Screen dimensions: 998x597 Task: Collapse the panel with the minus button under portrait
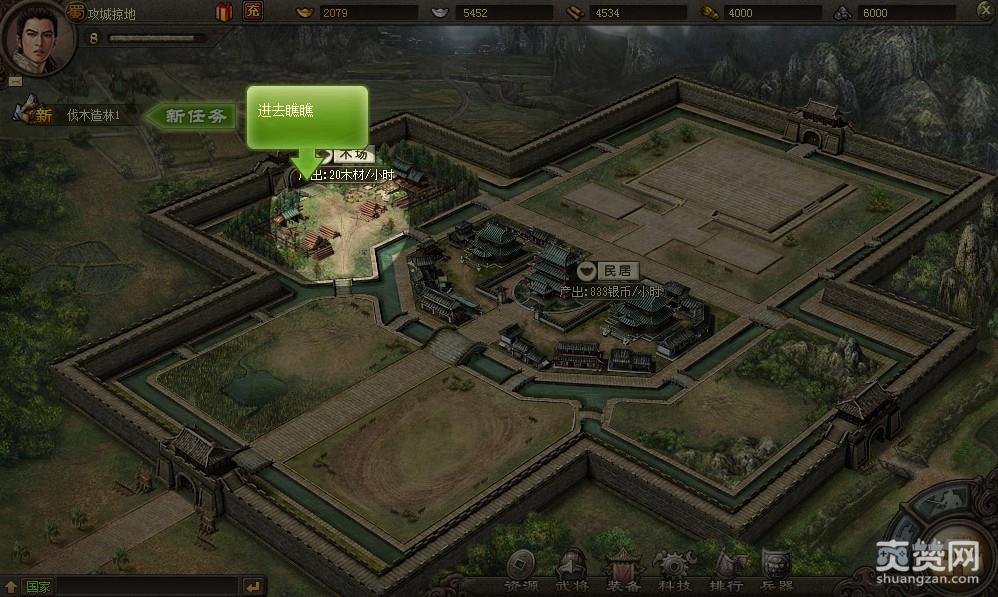pos(15,81)
